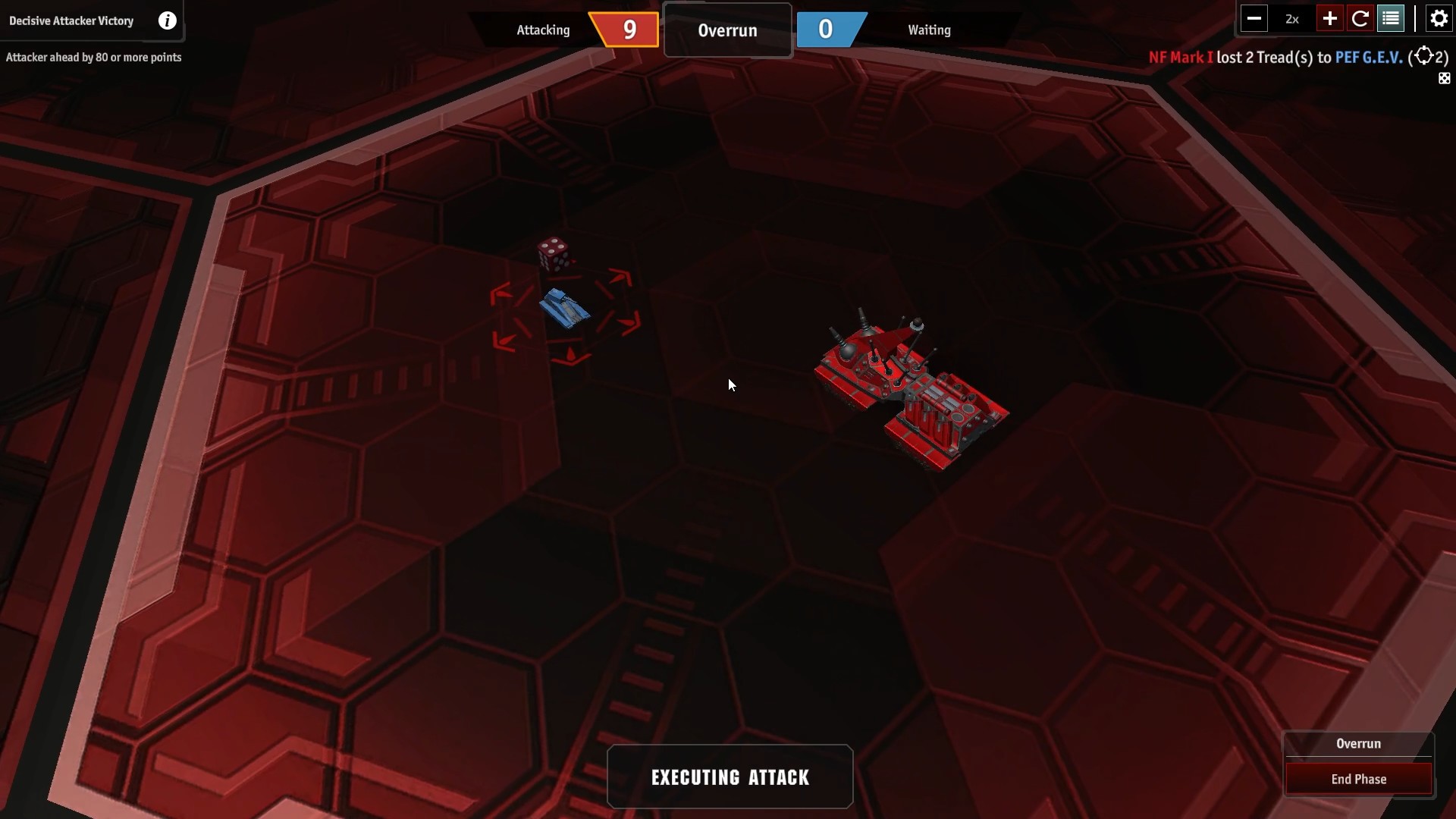End the Overrun phase
1456x819 pixels.
click(x=1358, y=779)
